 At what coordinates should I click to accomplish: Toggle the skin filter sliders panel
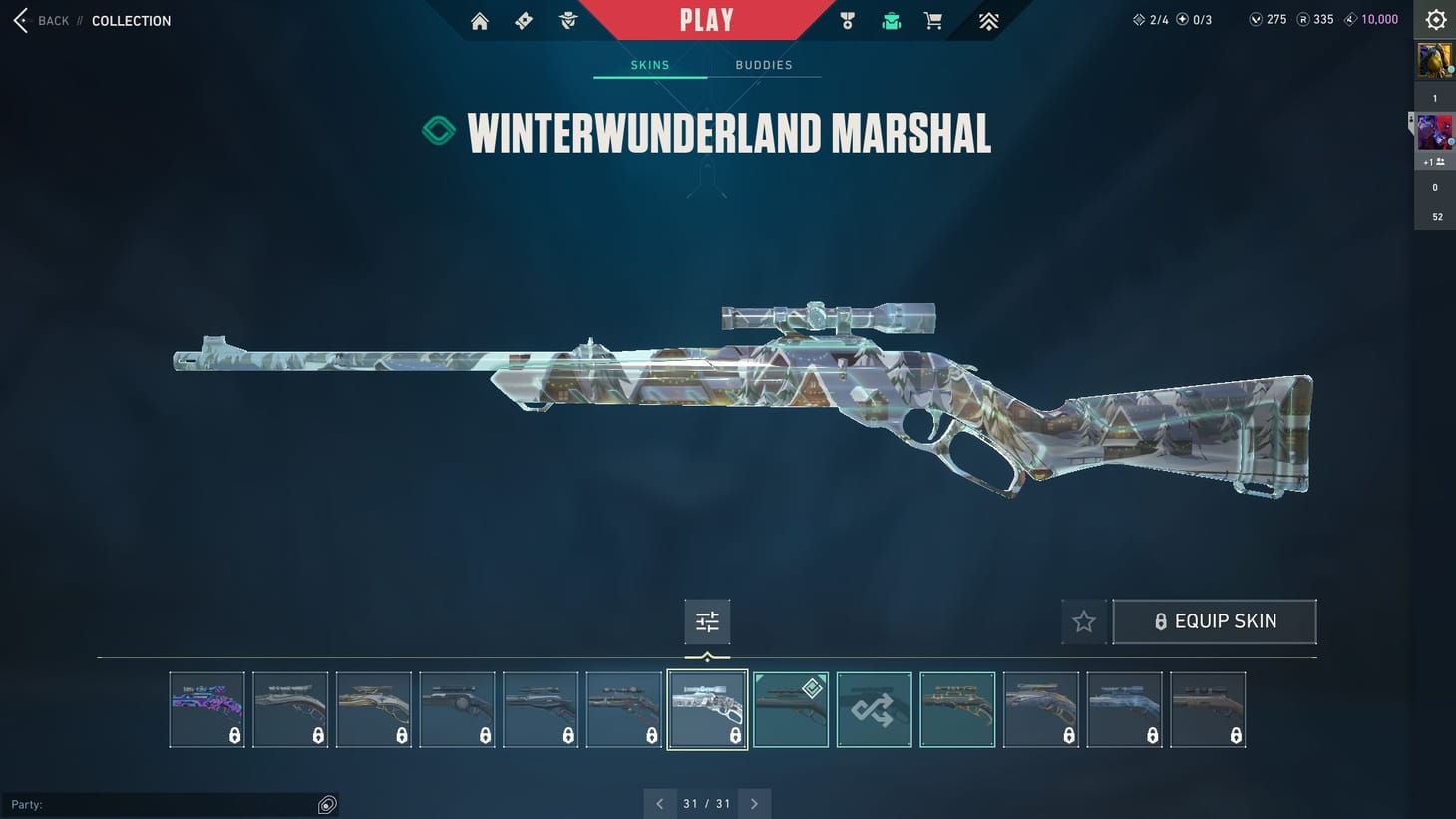click(707, 620)
